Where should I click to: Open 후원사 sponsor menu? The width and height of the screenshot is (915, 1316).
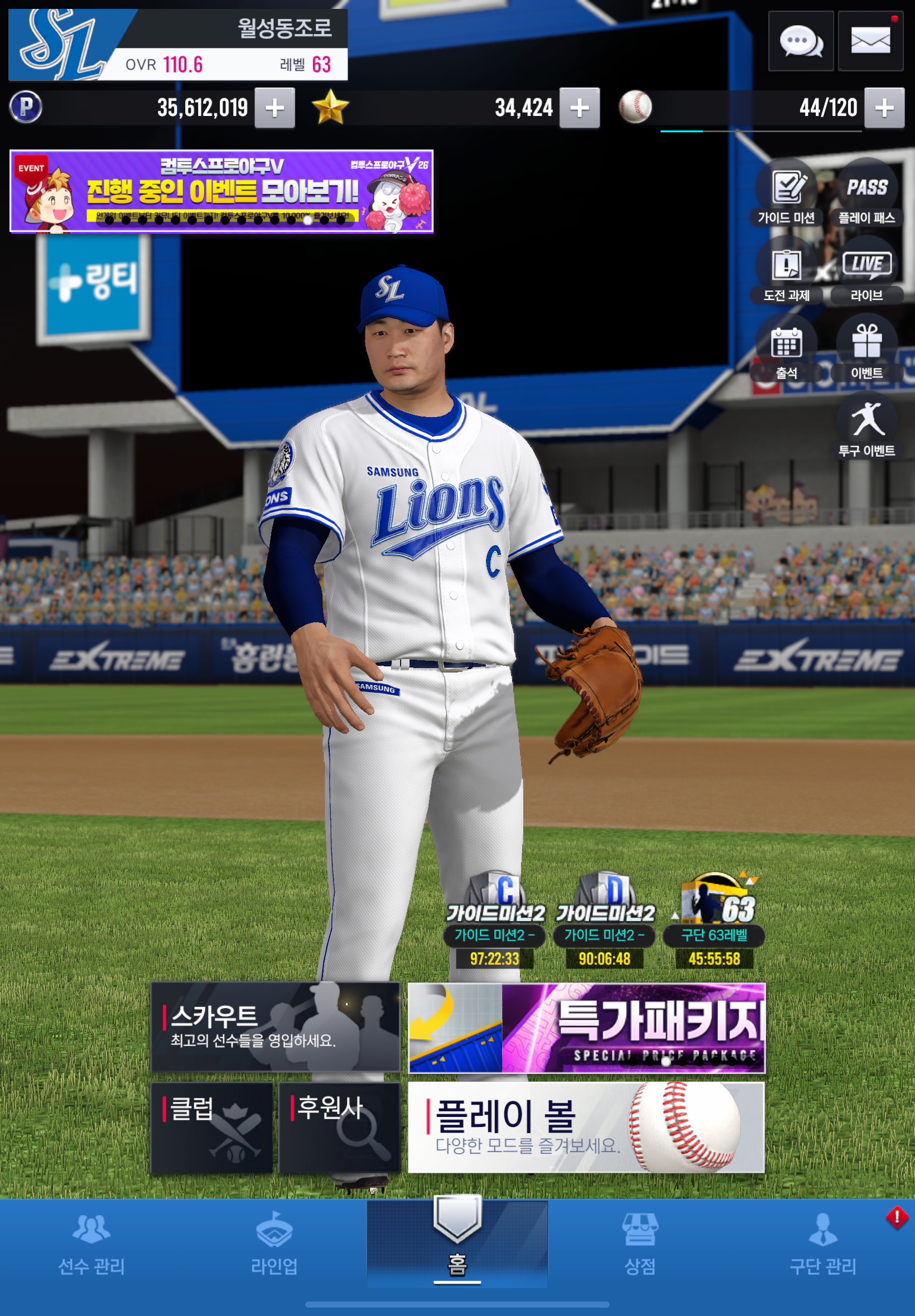(339, 1127)
